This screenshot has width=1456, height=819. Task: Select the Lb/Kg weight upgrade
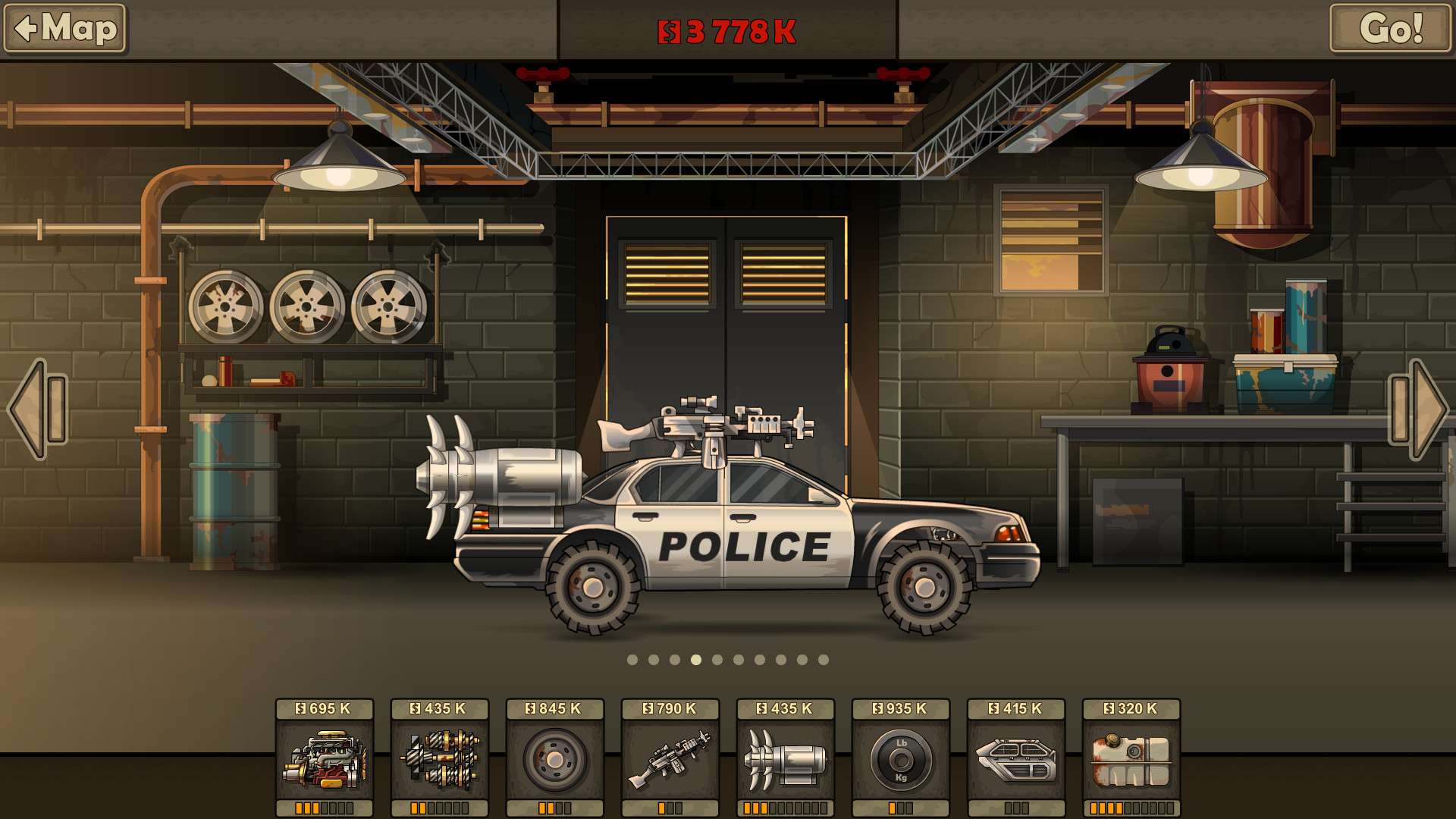point(901,758)
